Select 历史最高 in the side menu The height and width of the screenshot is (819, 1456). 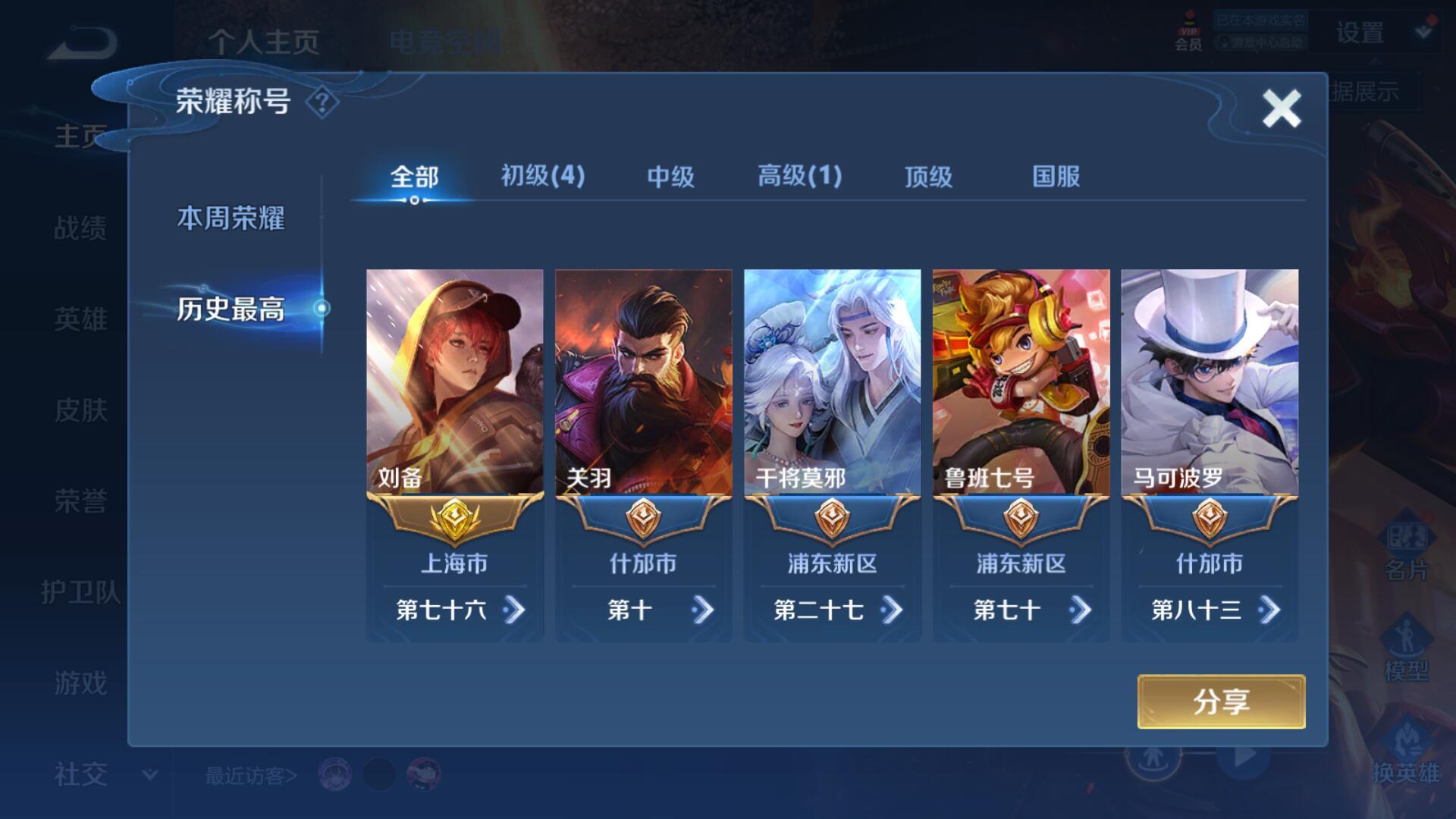[231, 309]
